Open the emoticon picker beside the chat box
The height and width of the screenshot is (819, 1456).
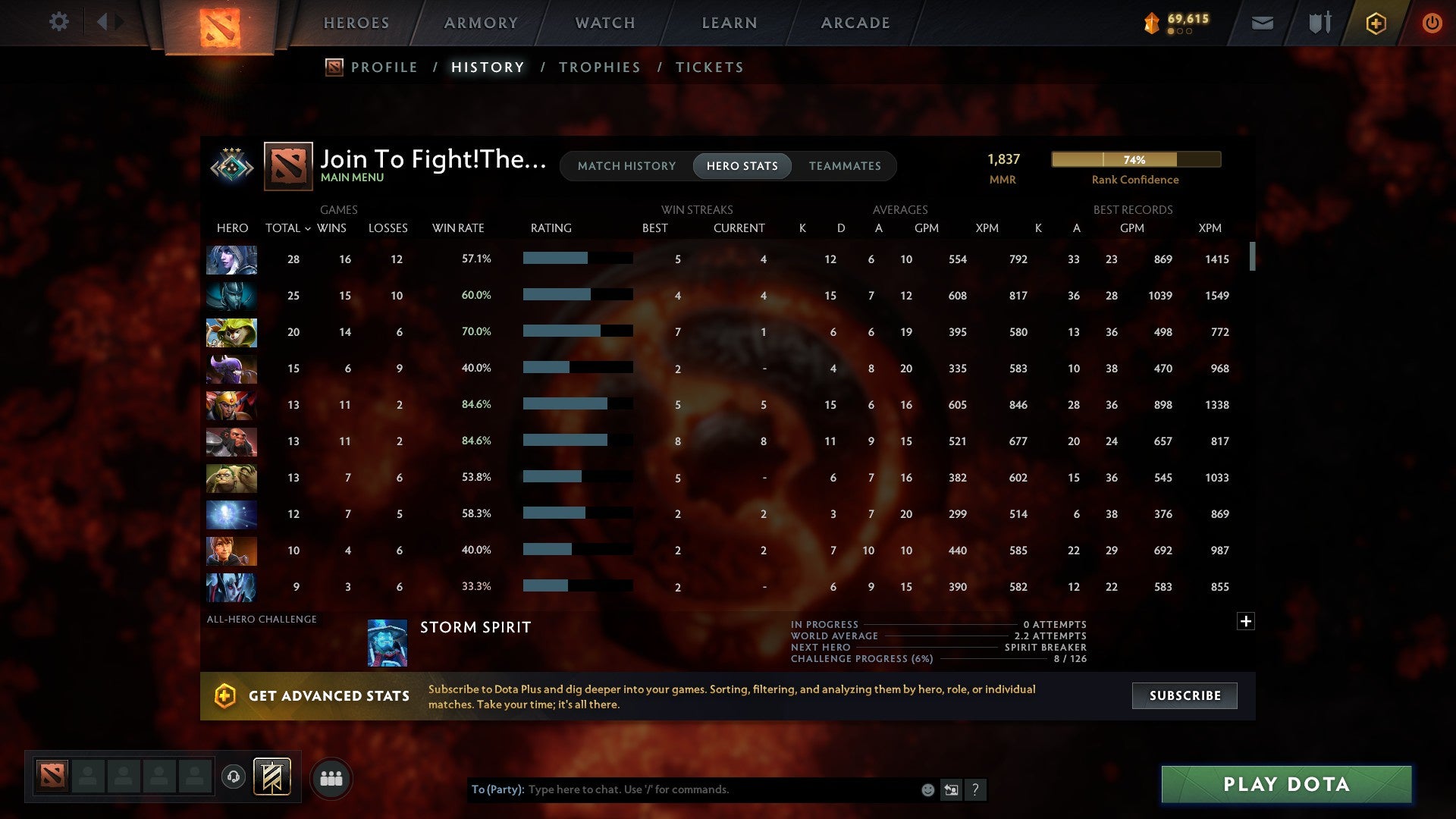pyautogui.click(x=927, y=789)
